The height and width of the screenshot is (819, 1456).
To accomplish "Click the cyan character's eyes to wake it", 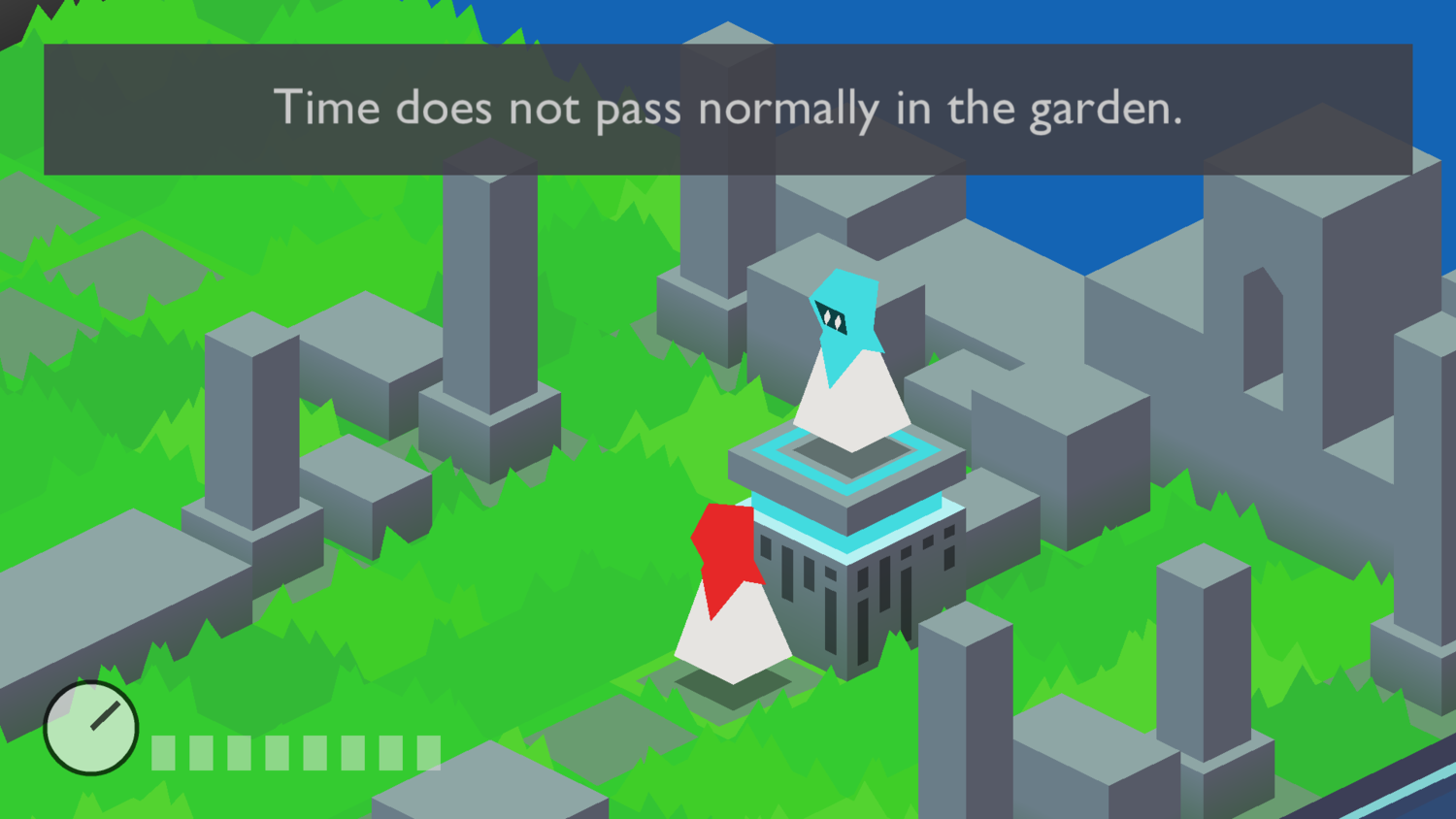I will click(x=830, y=313).
